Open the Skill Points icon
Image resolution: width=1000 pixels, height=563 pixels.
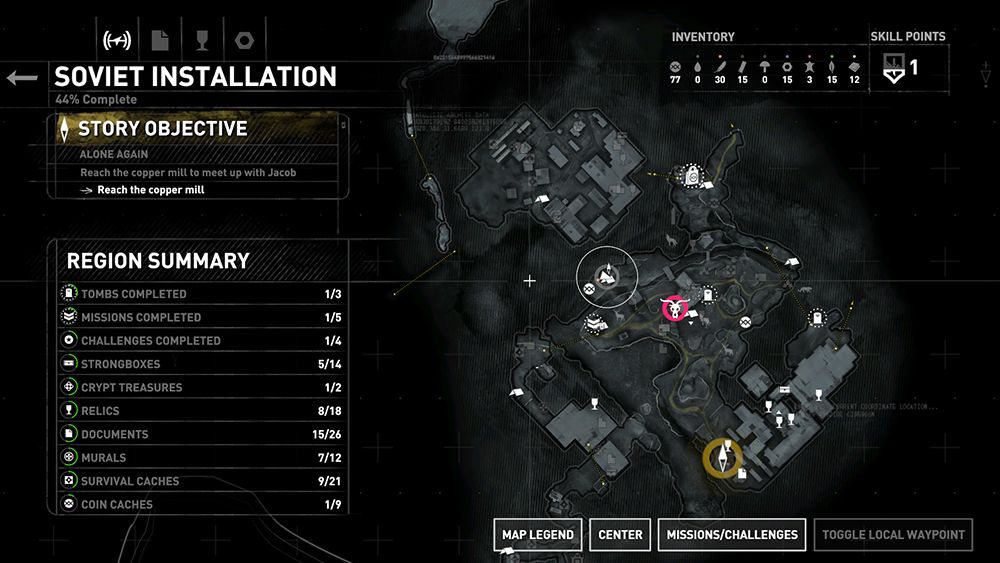click(x=894, y=68)
